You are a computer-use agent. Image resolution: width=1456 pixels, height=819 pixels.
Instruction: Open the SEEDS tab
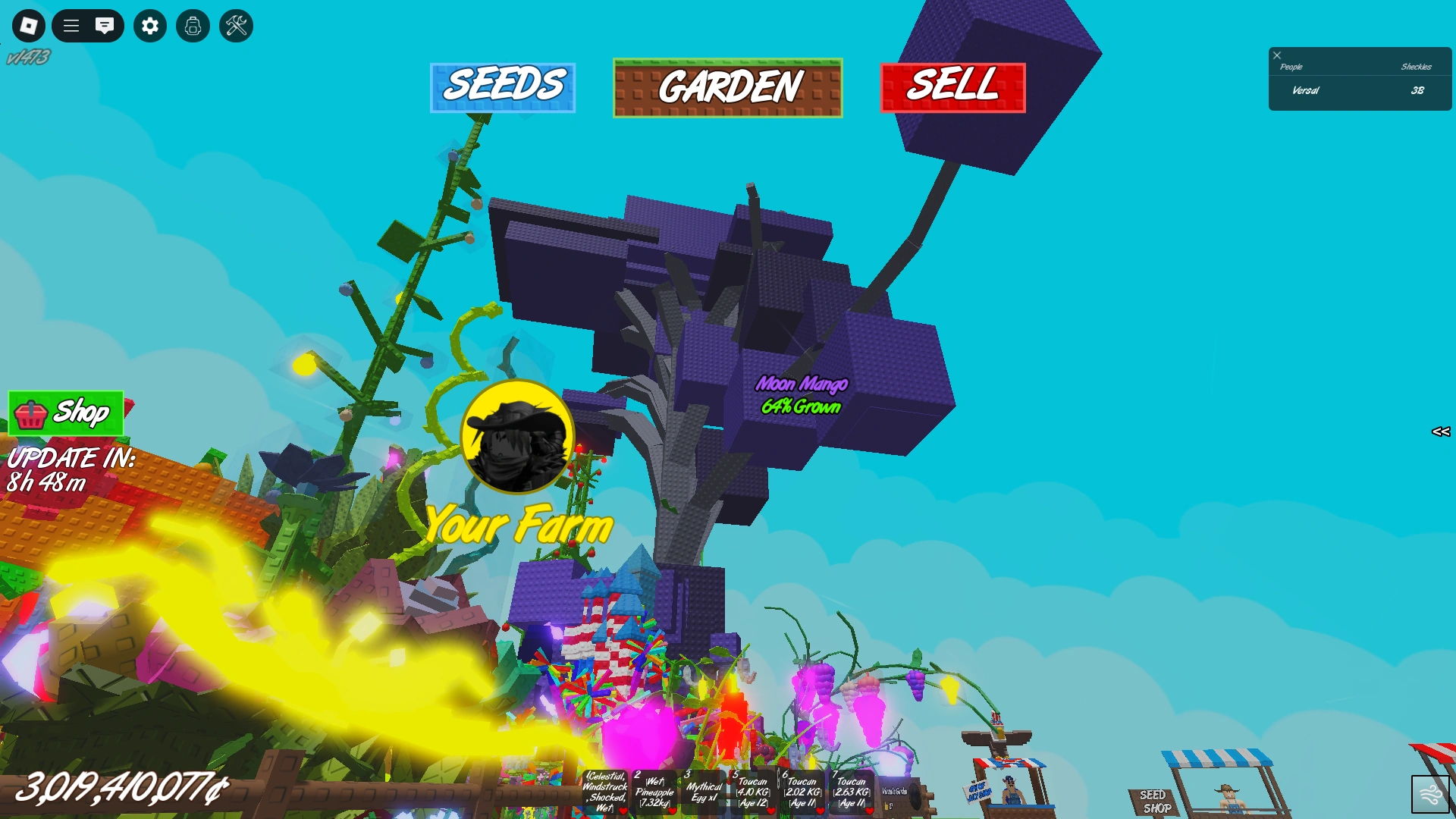[504, 86]
